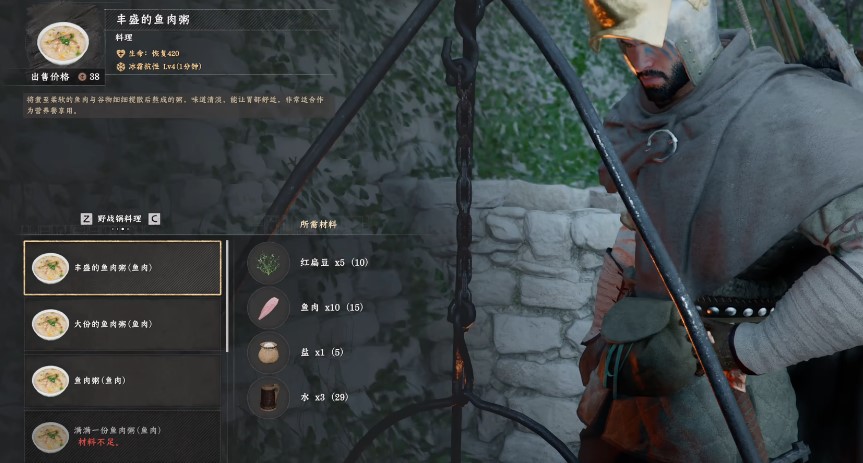Click the recipe list scrollbar
Viewport: 863px width, 463px height.
228,300
